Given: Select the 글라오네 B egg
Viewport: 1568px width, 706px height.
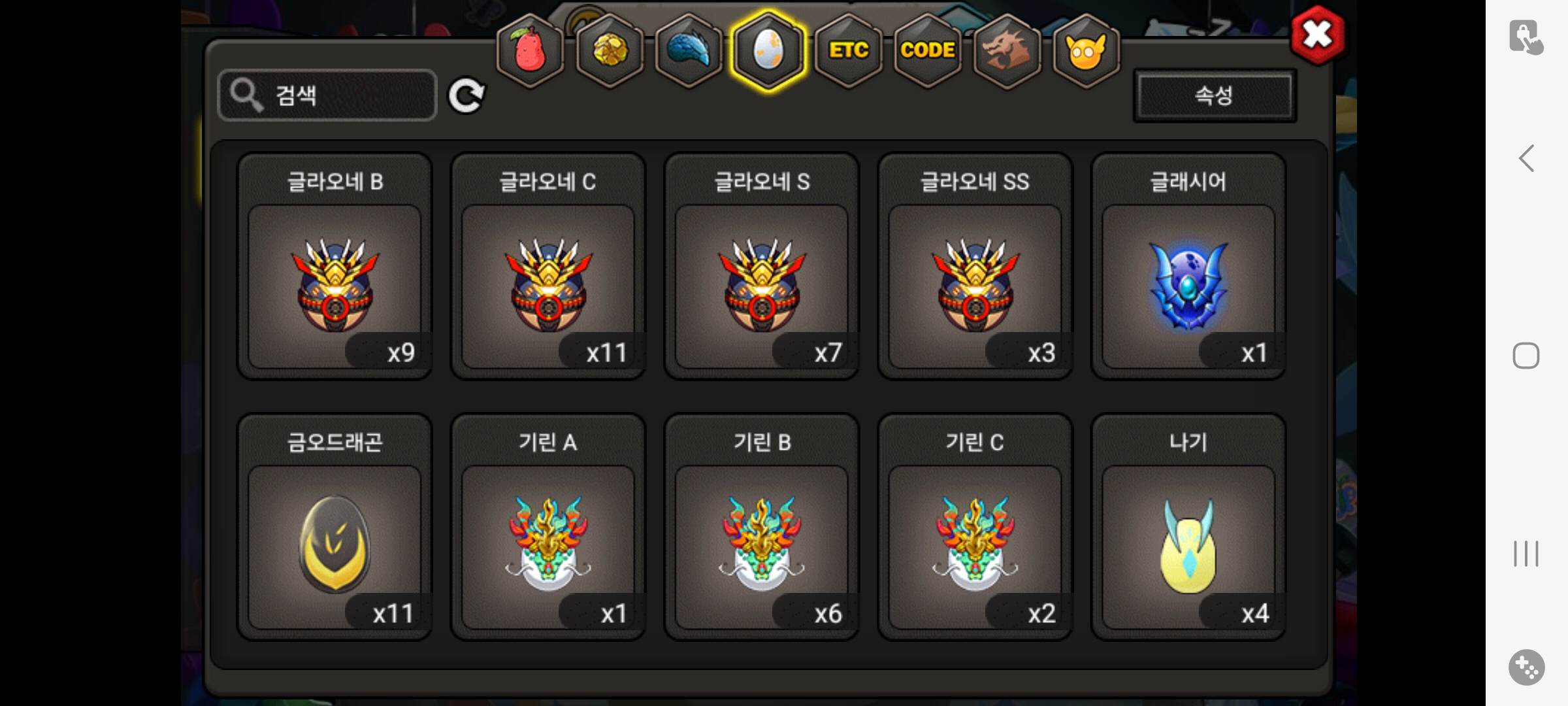Looking at the screenshot, I should pos(335,286).
